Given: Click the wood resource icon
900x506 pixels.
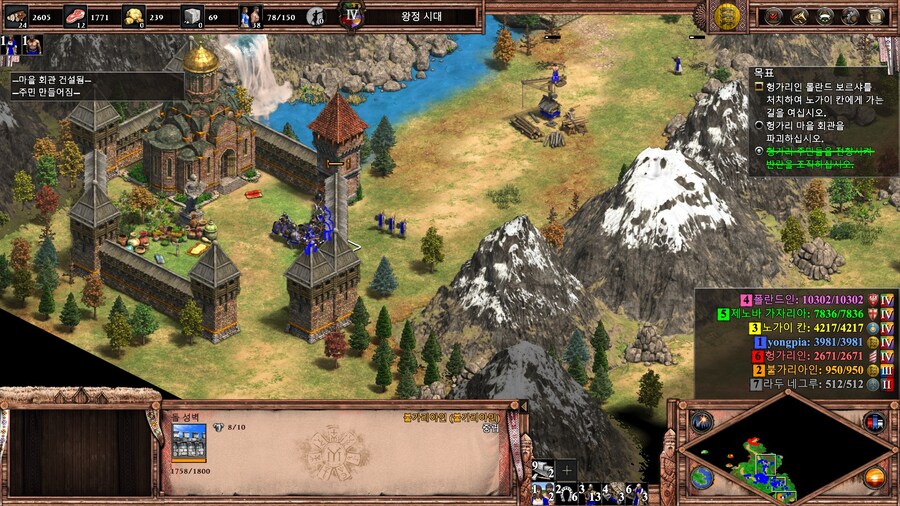Looking at the screenshot, I should click(16, 15).
